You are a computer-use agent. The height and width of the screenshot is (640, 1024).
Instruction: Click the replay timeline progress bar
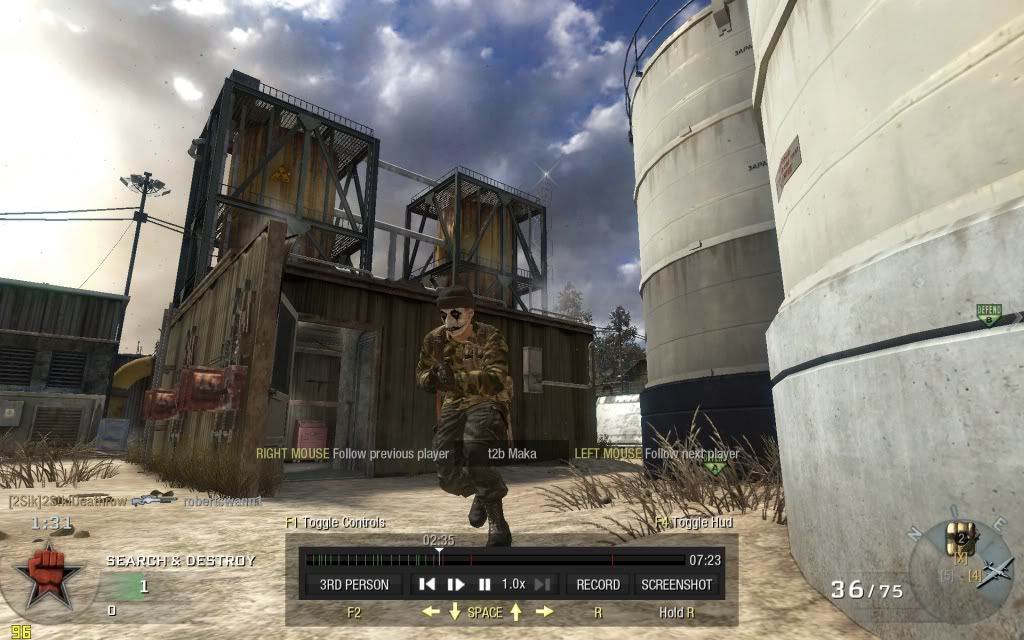pyautogui.click(x=560, y=560)
